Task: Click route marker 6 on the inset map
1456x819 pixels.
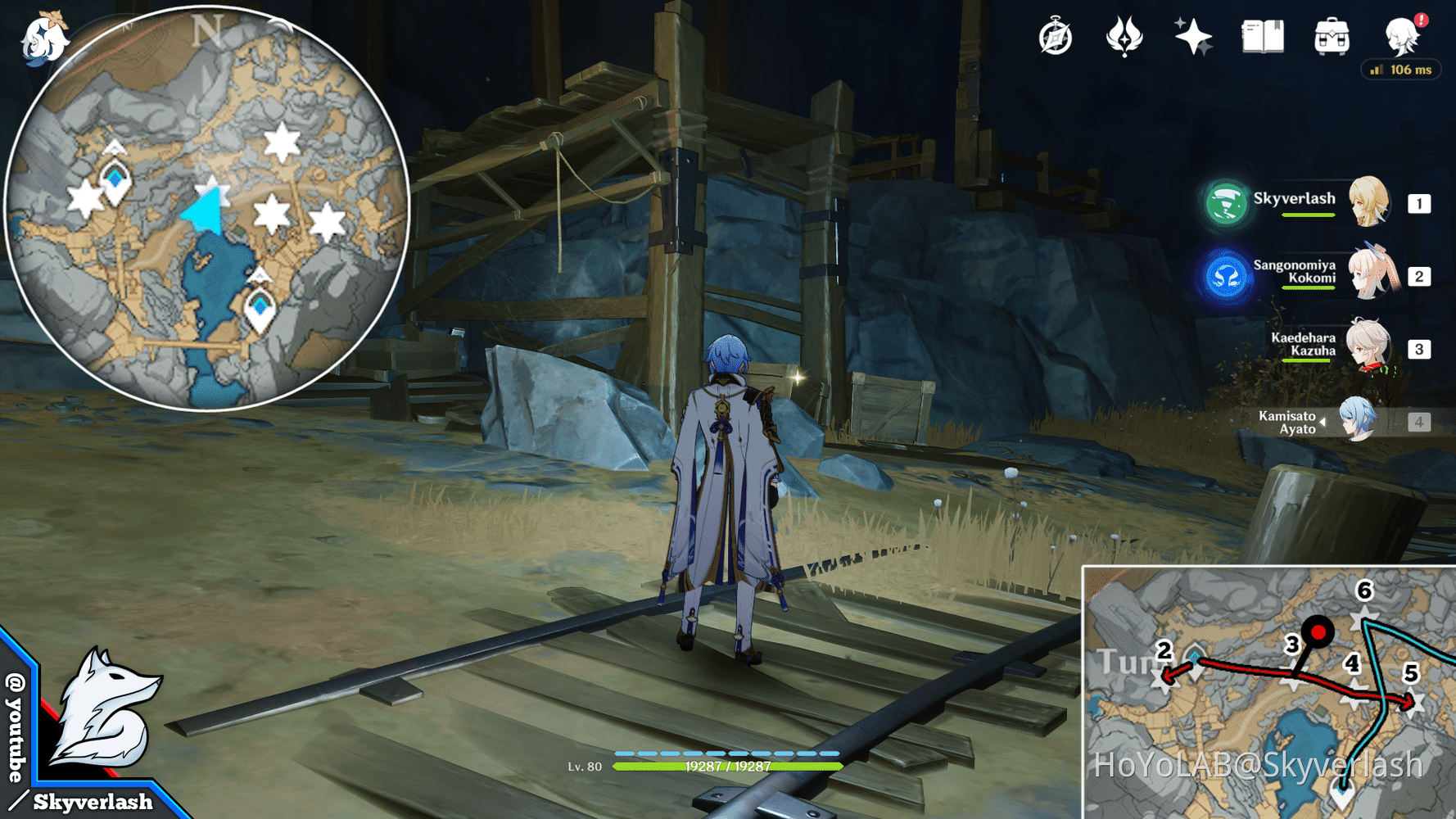Action: (1363, 590)
